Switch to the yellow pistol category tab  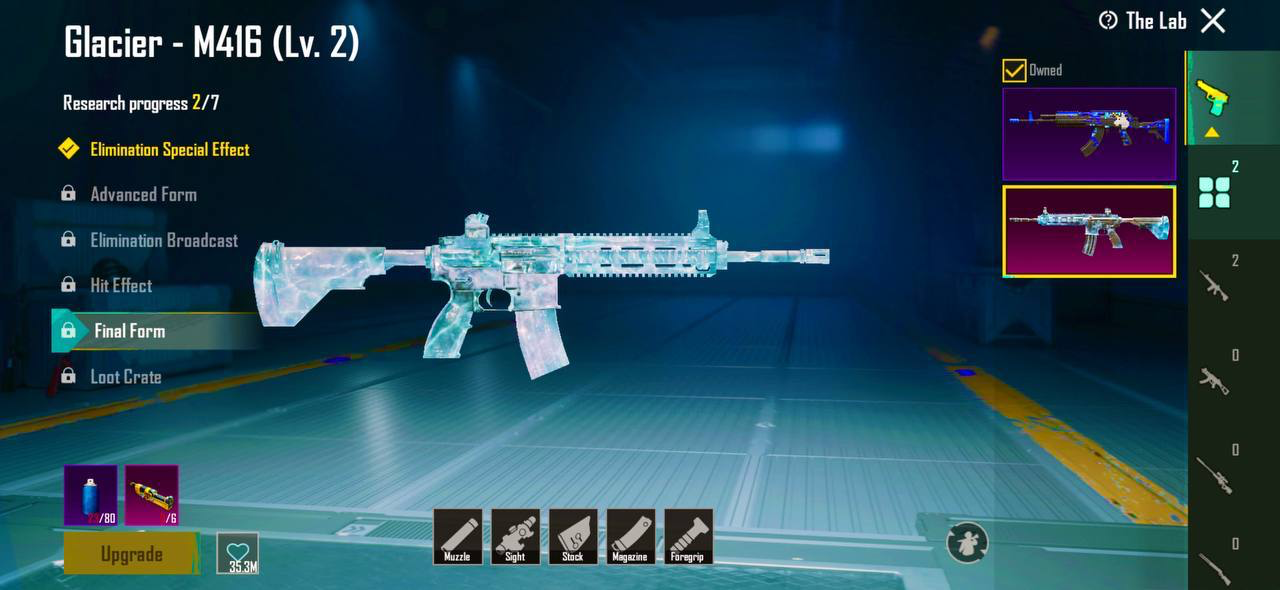click(1213, 98)
